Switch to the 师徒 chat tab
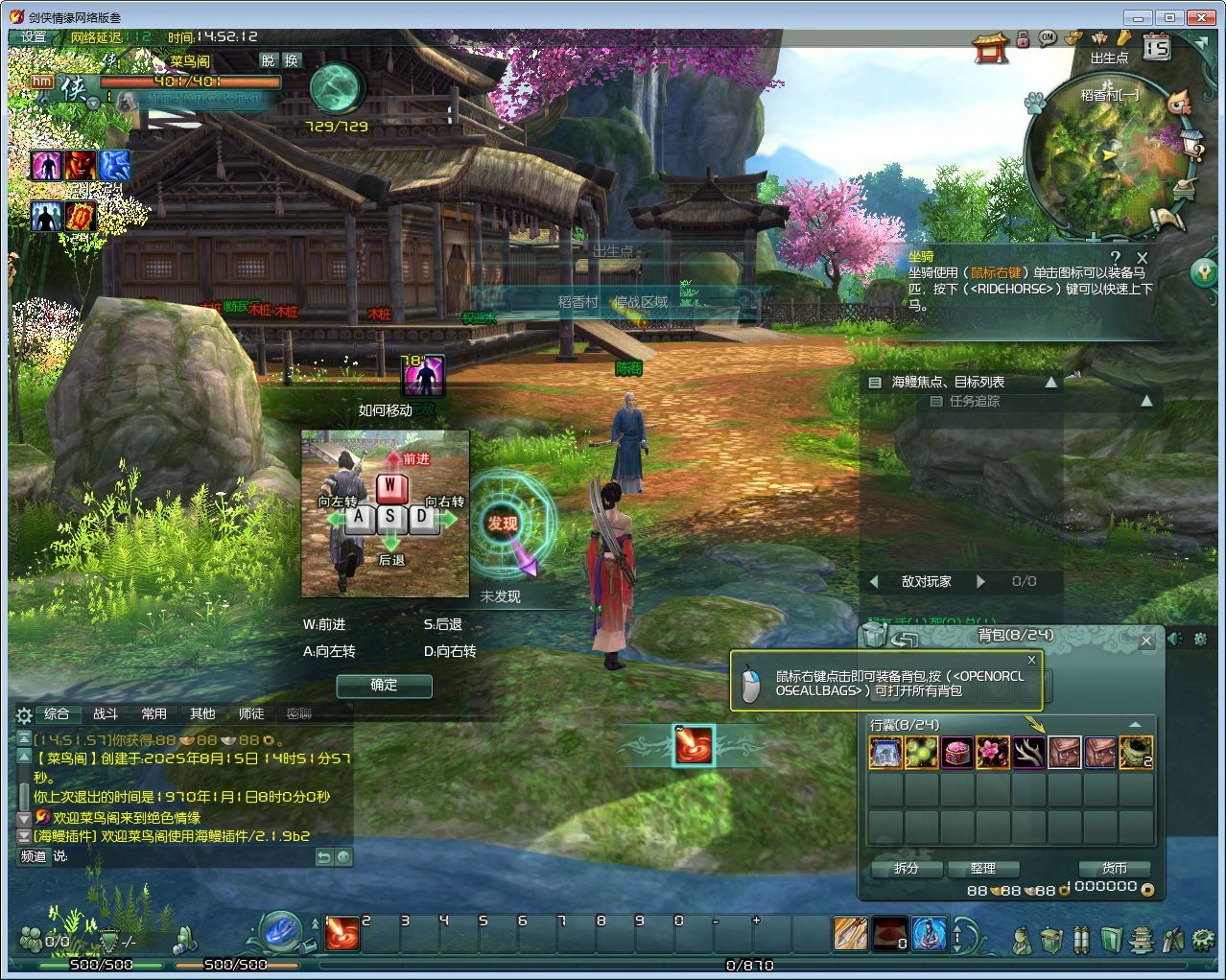 coord(251,713)
